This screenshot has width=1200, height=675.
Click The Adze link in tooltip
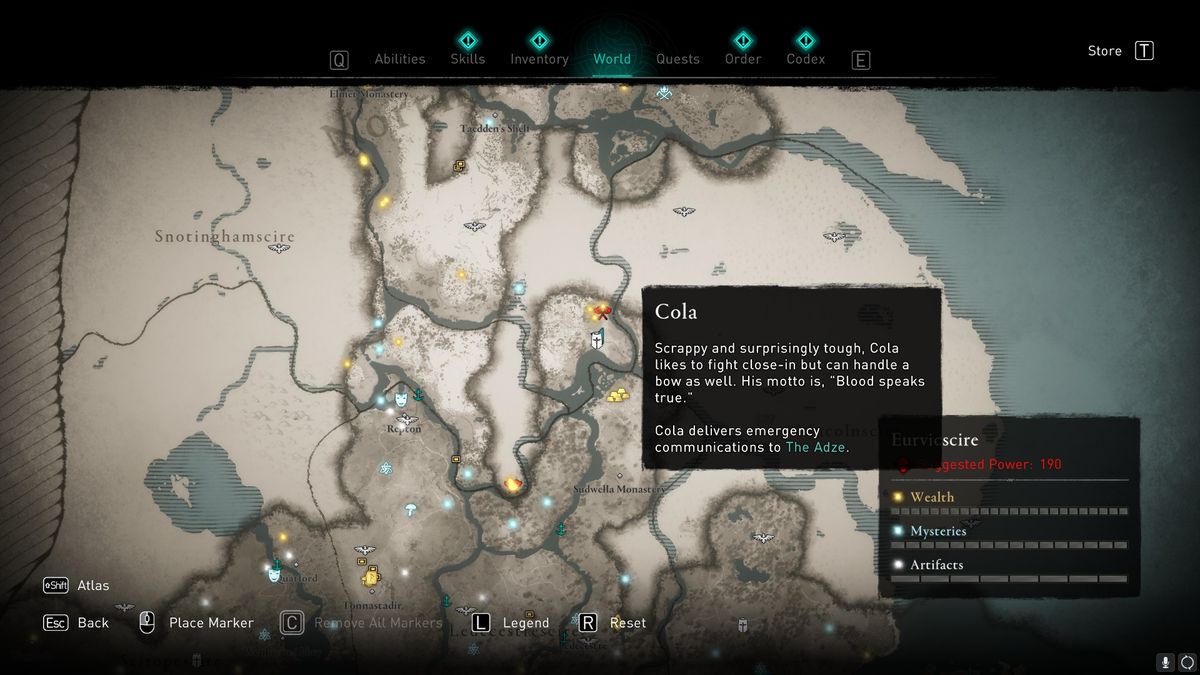816,447
